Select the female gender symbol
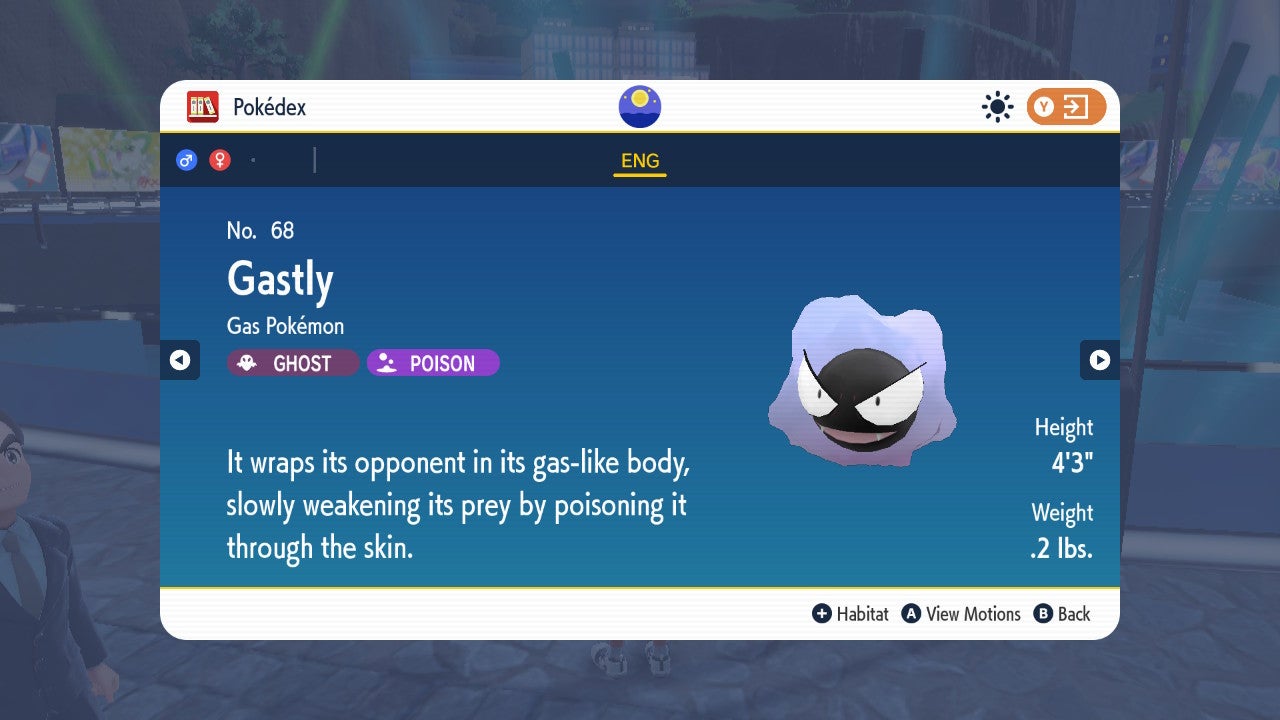 pyautogui.click(x=218, y=159)
